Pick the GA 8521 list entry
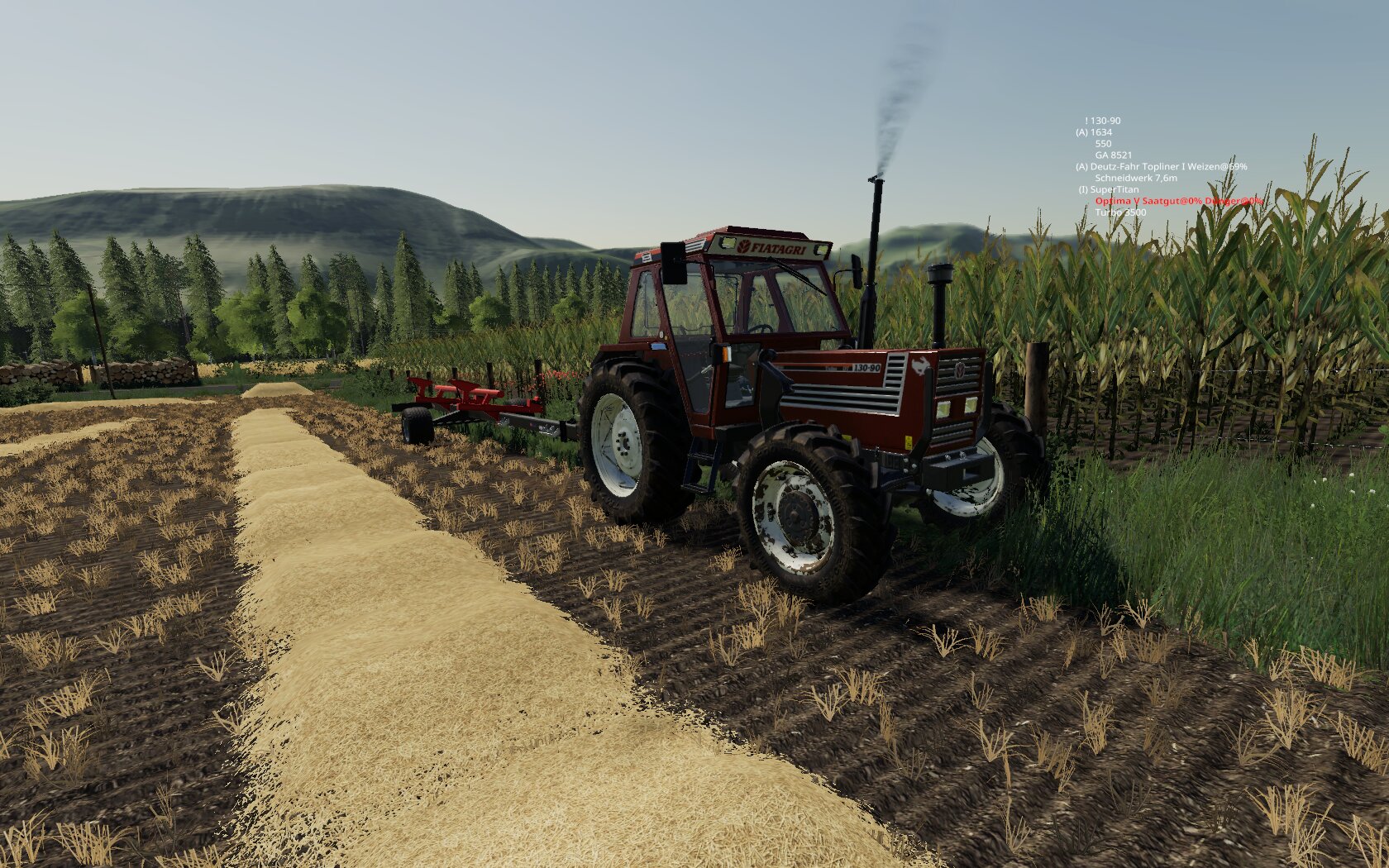The image size is (1389, 868). 1113,155
